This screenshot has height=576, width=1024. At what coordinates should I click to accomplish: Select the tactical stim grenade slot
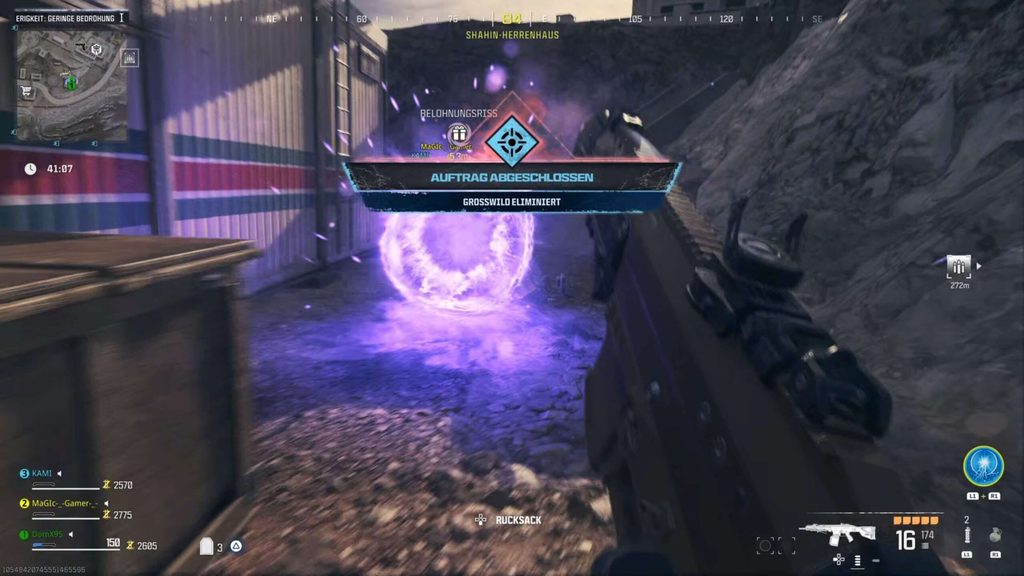tap(967, 537)
